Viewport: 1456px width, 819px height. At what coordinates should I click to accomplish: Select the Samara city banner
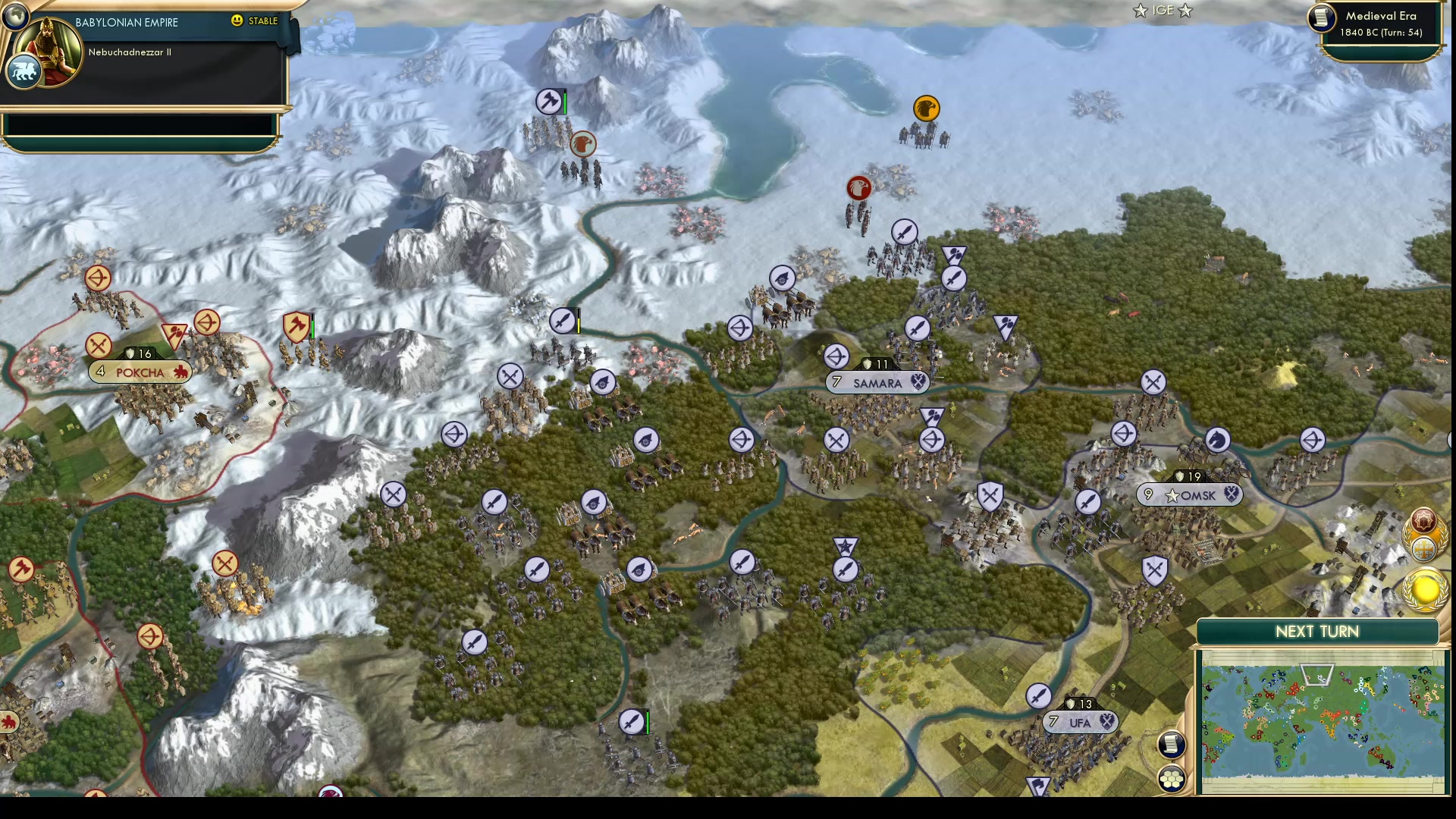877,383
